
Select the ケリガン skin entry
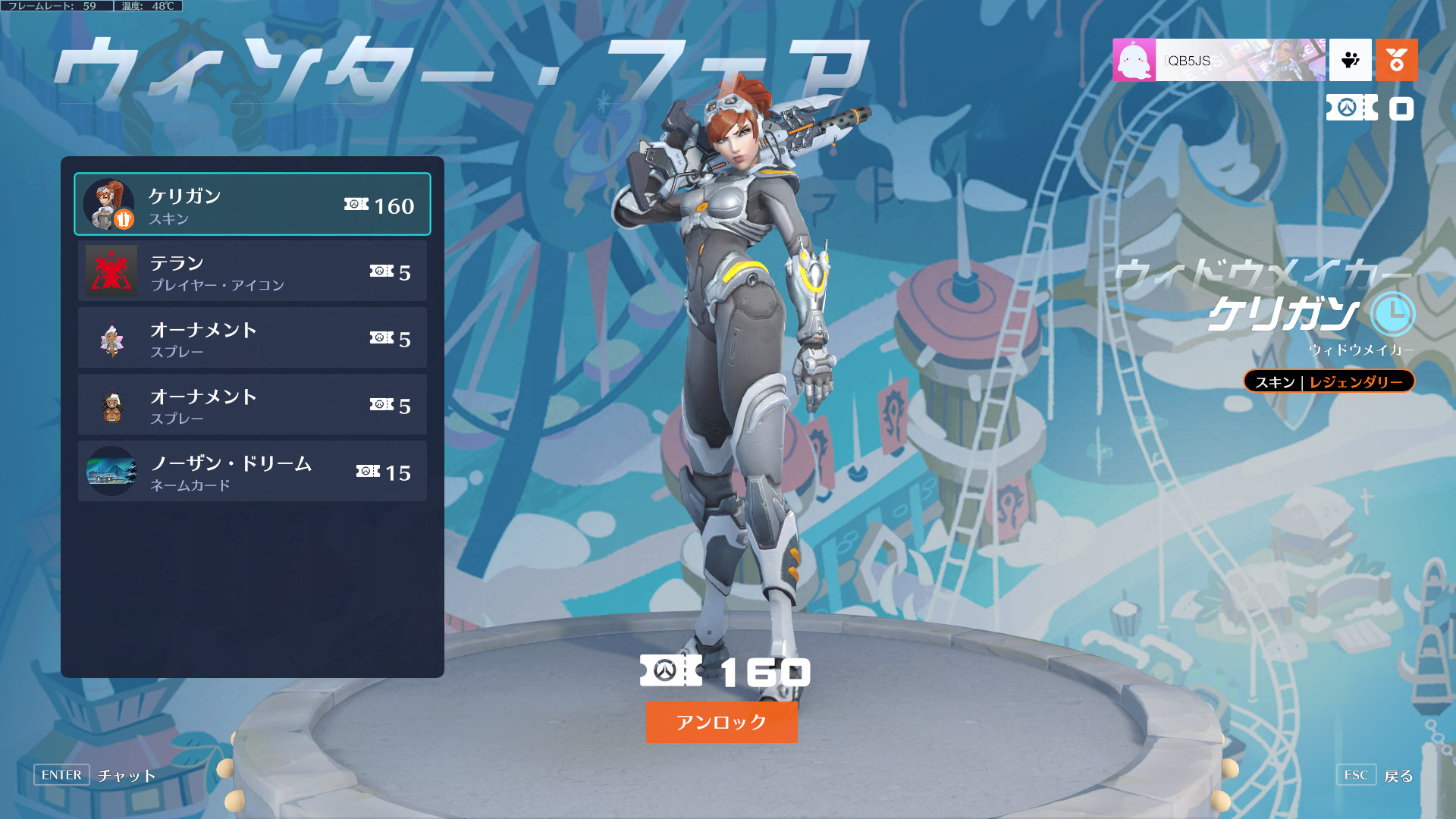click(x=252, y=205)
